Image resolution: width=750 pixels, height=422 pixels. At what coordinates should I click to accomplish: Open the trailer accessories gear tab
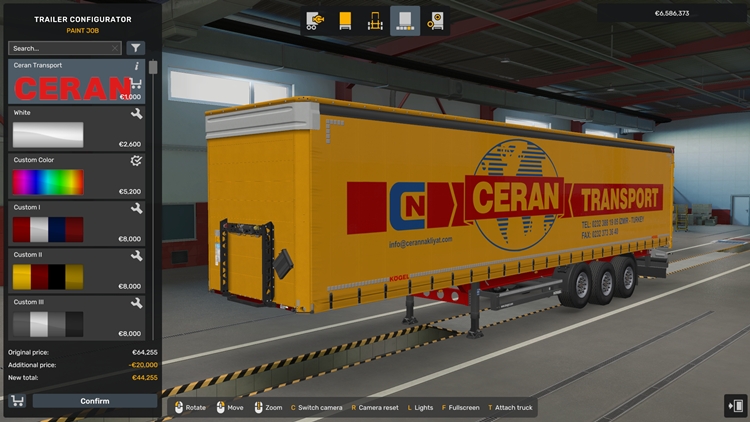point(435,20)
